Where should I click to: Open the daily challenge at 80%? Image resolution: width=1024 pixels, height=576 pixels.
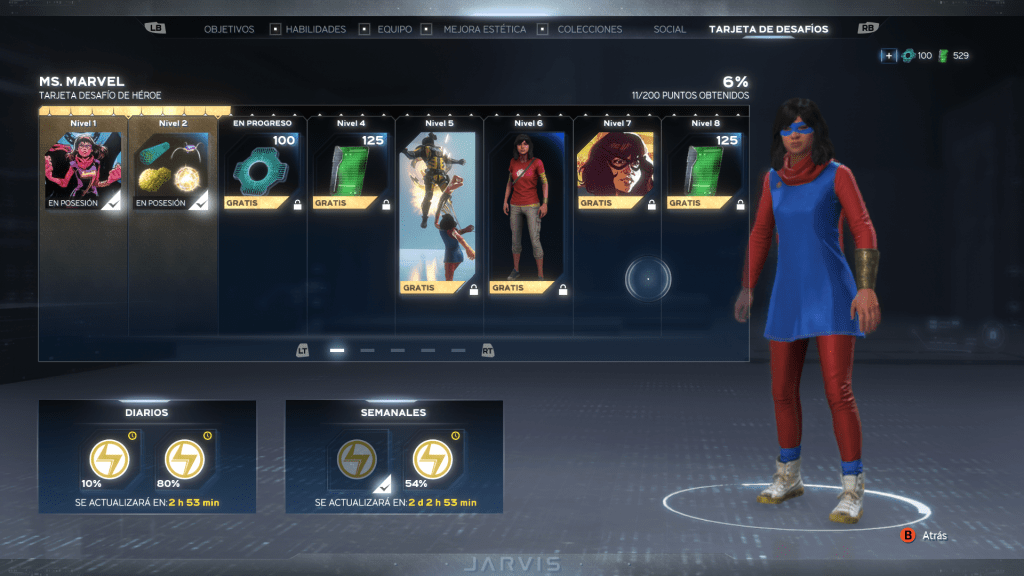point(184,459)
